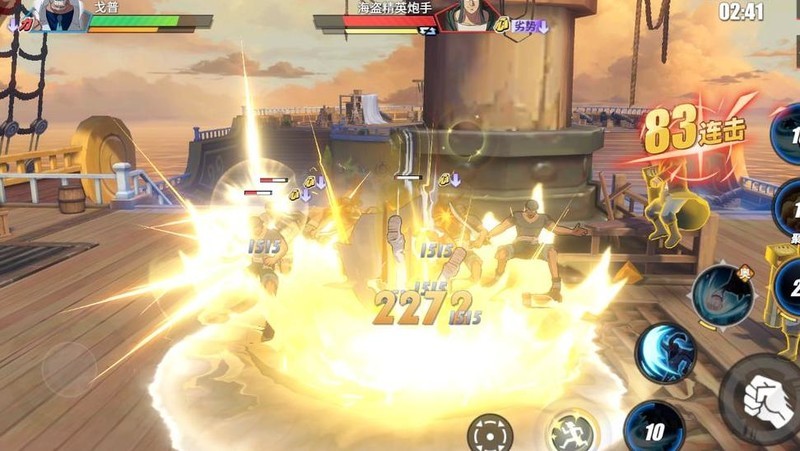The width and height of the screenshot is (800, 451).
Task: Select the Garp (戈普) player portrait
Action: point(56,15)
